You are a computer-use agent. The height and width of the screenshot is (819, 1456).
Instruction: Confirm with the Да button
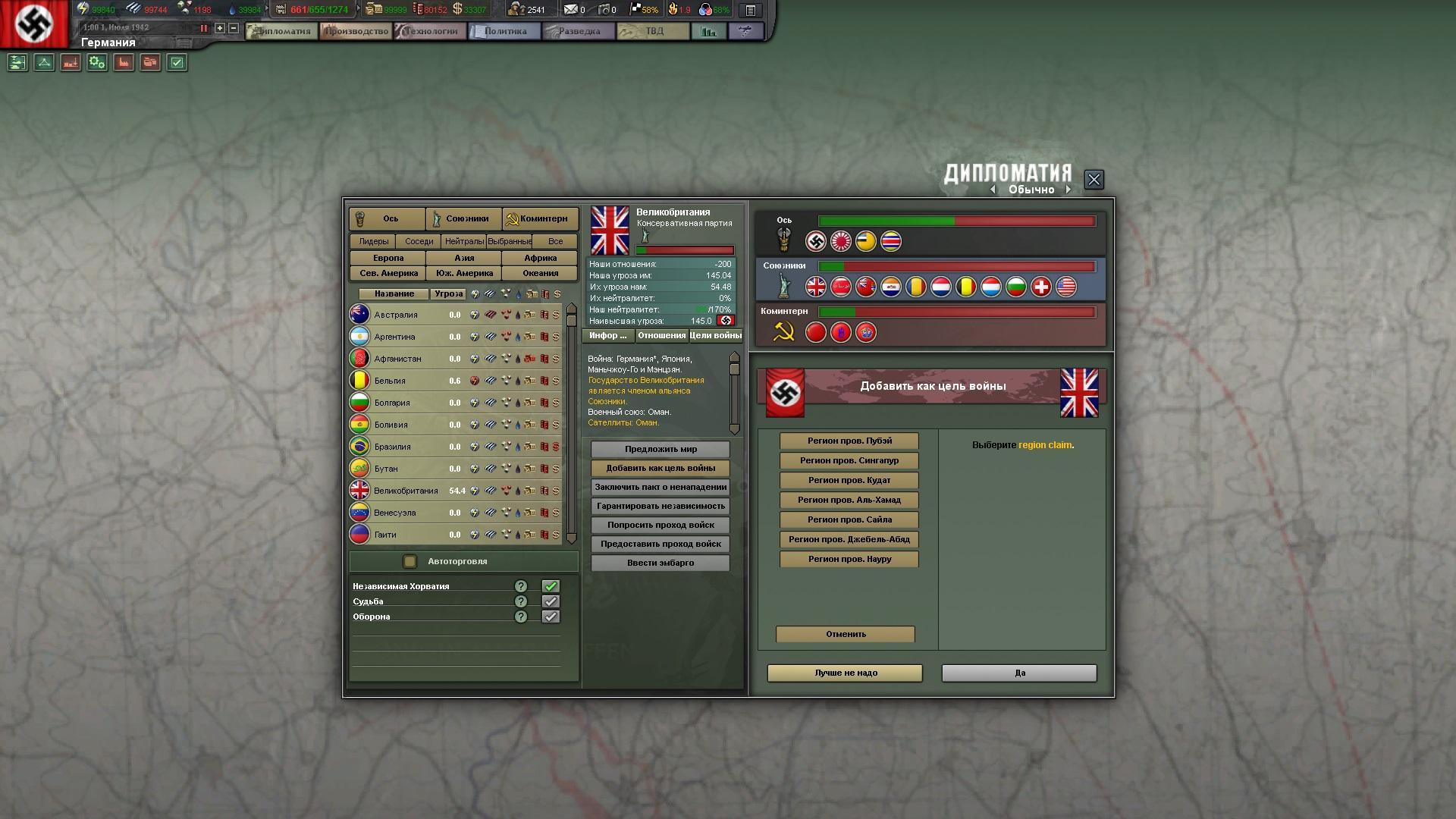tap(1019, 673)
